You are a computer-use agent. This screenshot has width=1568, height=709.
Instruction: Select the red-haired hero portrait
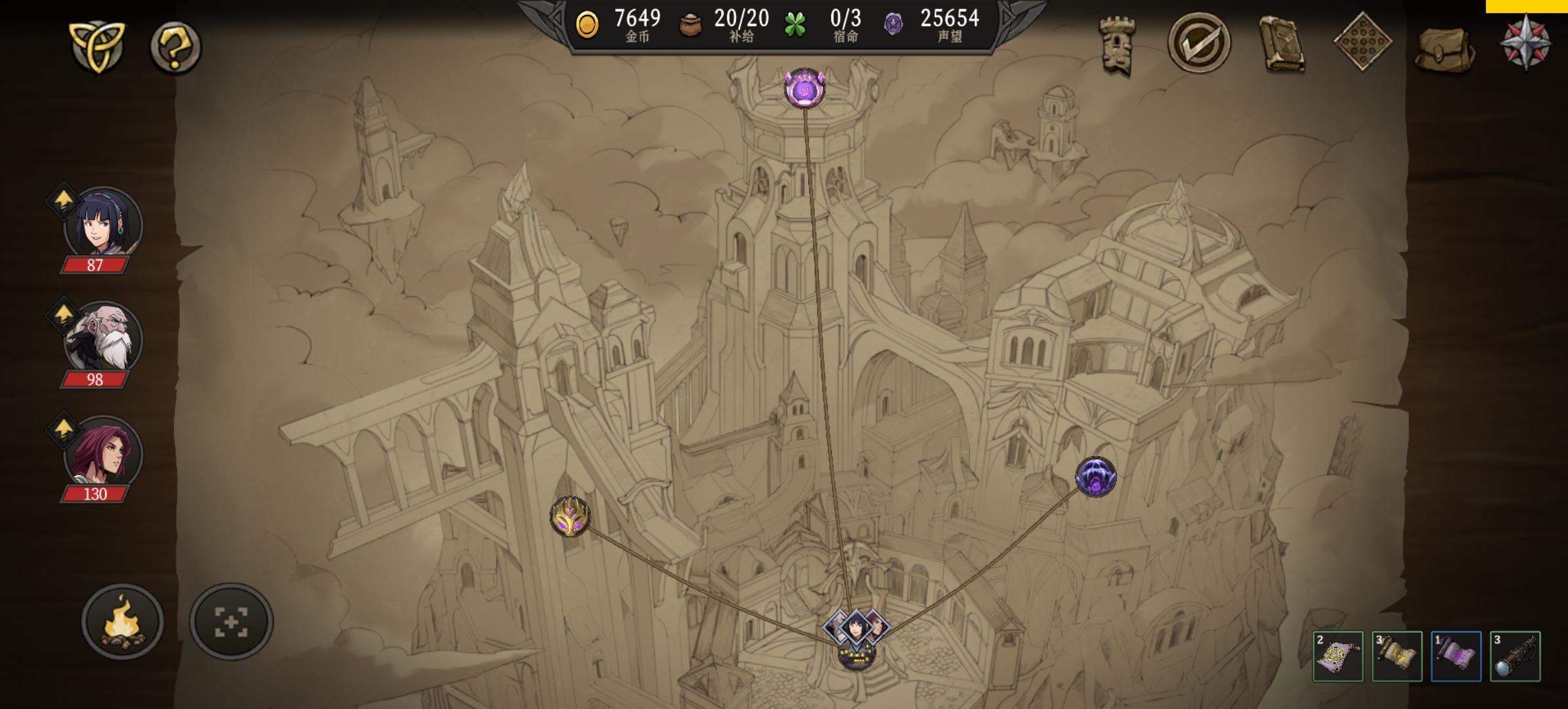click(x=102, y=453)
